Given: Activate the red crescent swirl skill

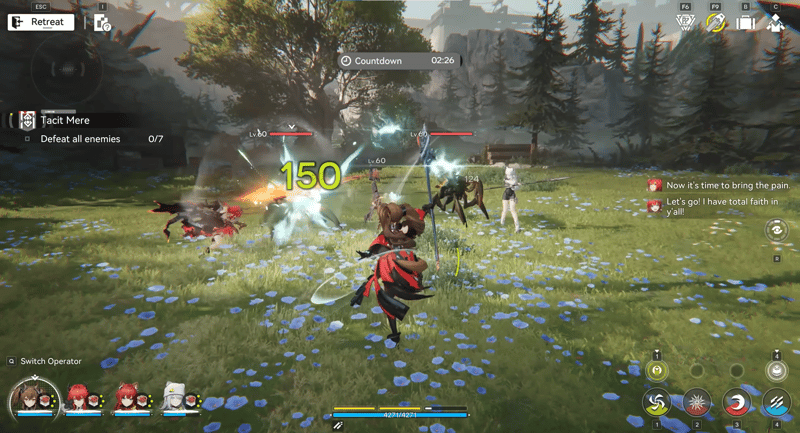Looking at the screenshot, I should (737, 402).
